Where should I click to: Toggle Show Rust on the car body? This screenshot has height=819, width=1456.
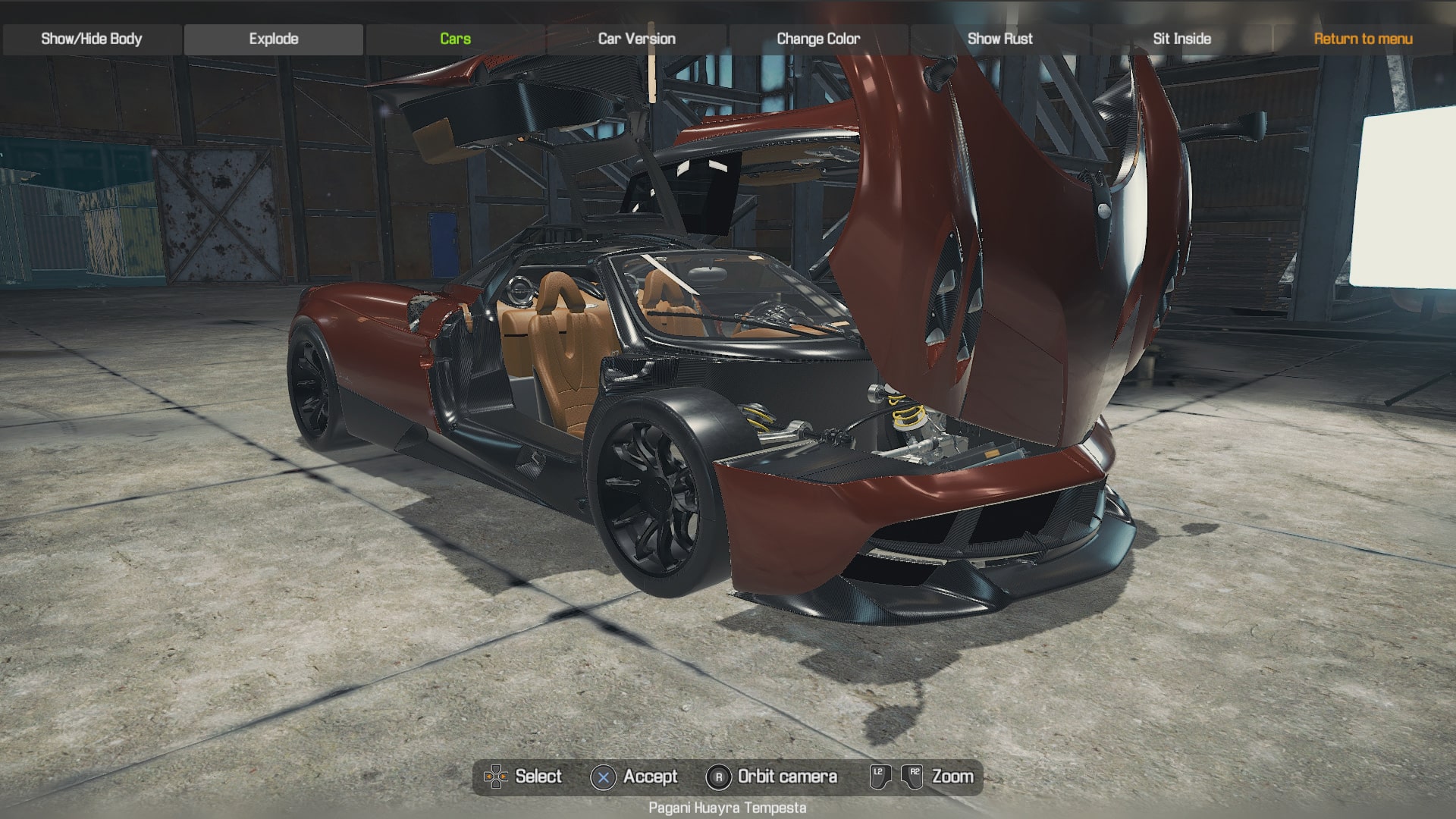click(x=999, y=38)
